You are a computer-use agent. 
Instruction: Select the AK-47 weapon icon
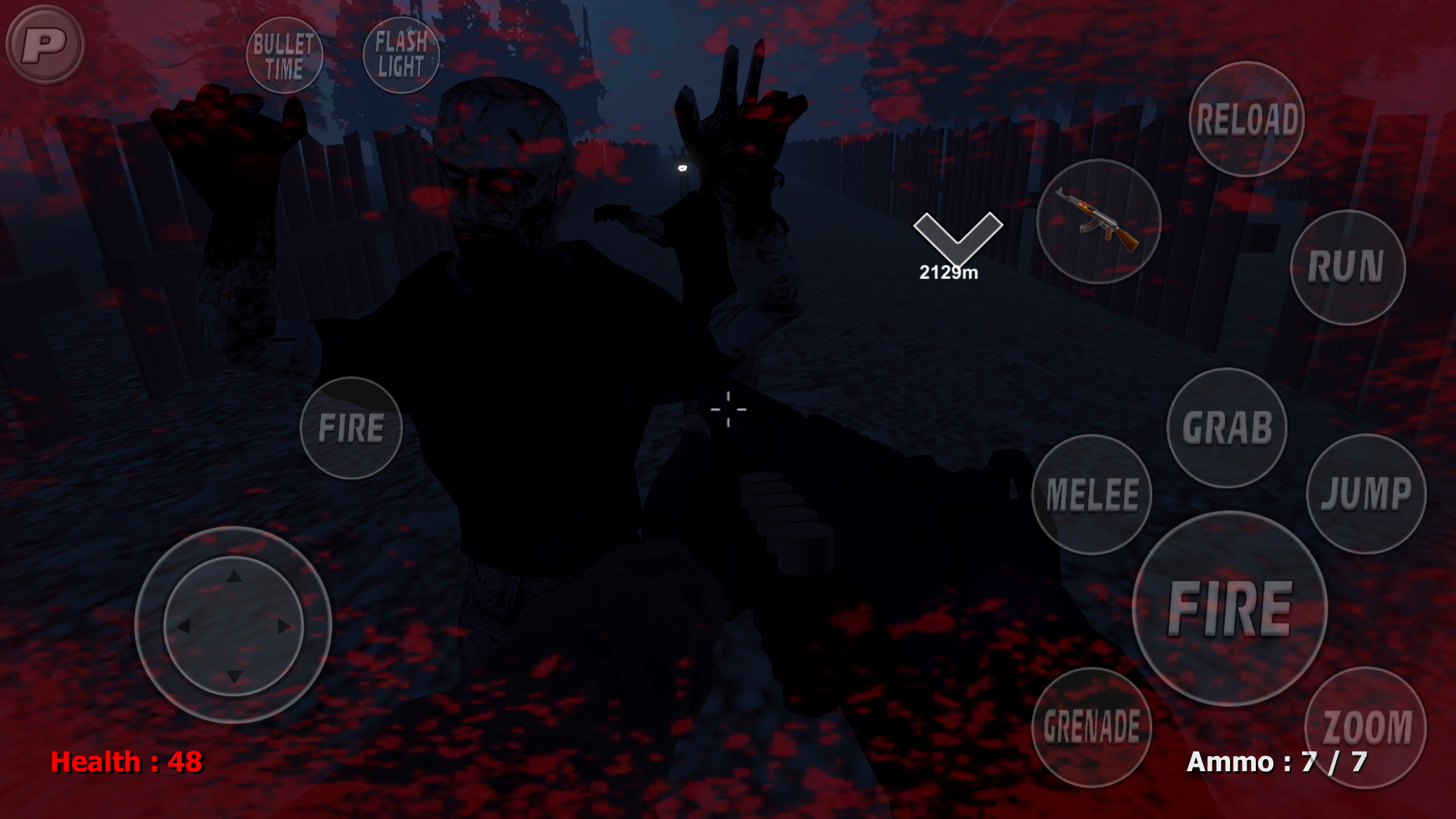tap(1099, 221)
